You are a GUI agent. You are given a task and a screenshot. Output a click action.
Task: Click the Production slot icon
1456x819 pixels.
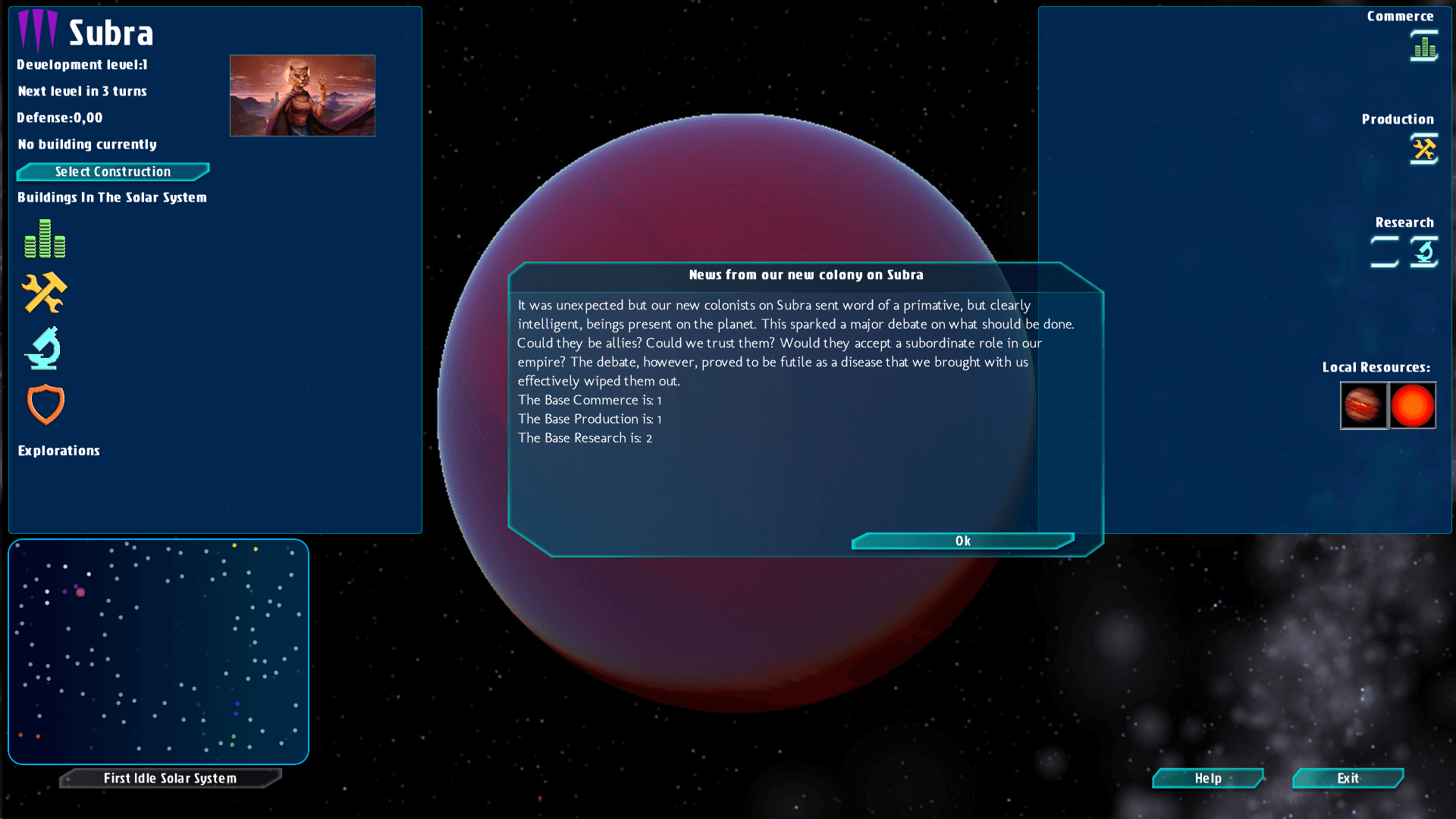[1424, 149]
